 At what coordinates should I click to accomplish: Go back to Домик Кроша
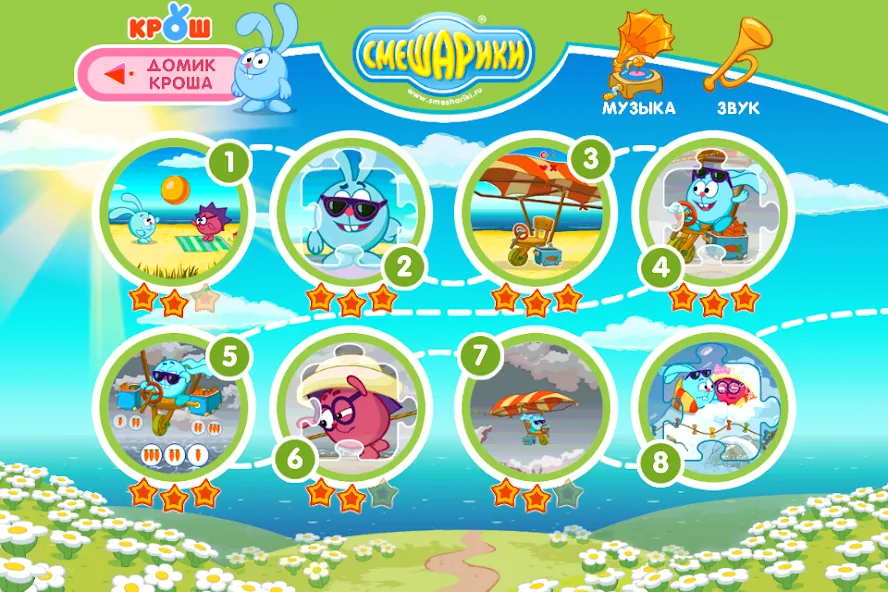(160, 75)
